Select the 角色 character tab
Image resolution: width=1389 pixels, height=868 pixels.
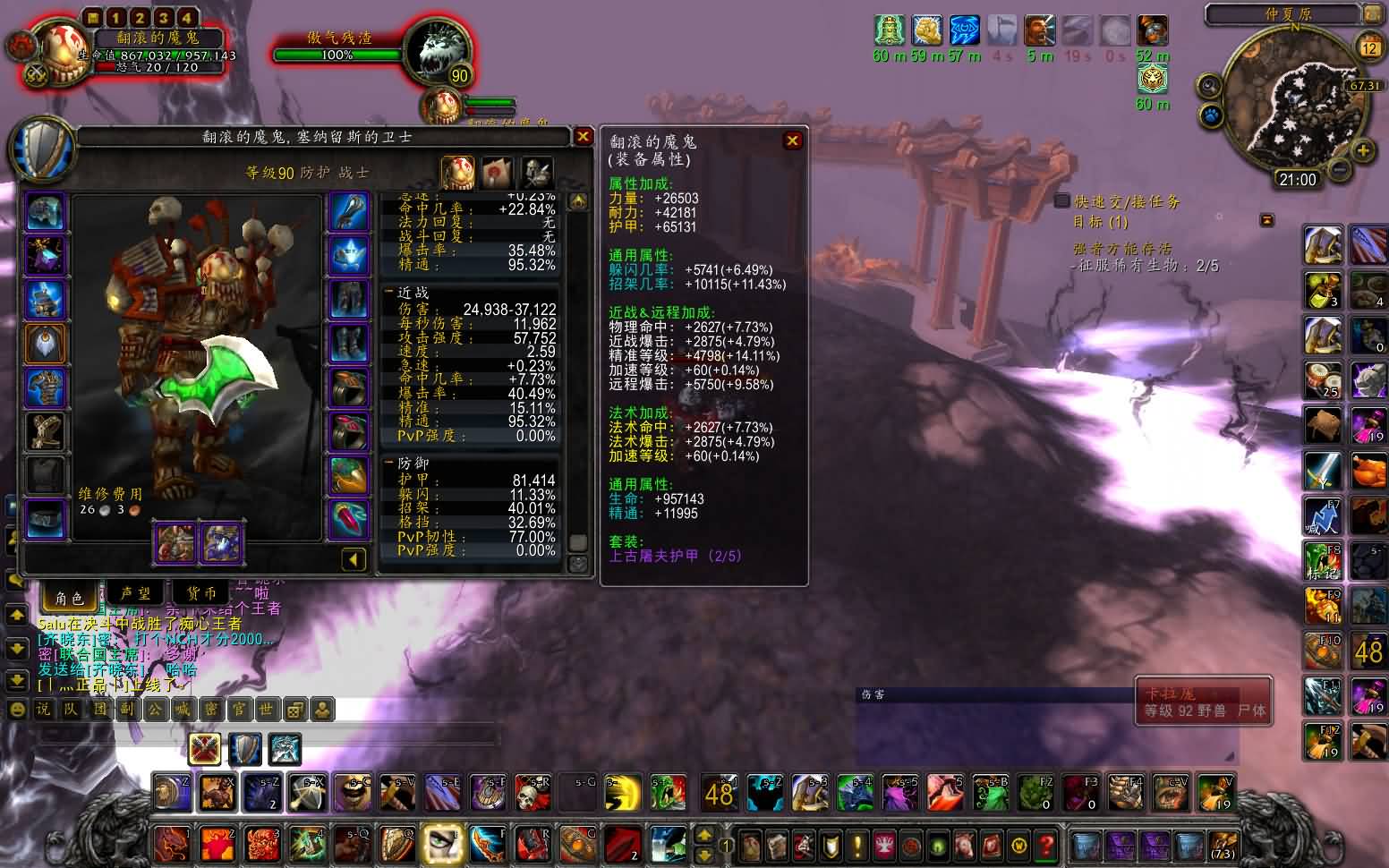(x=69, y=597)
